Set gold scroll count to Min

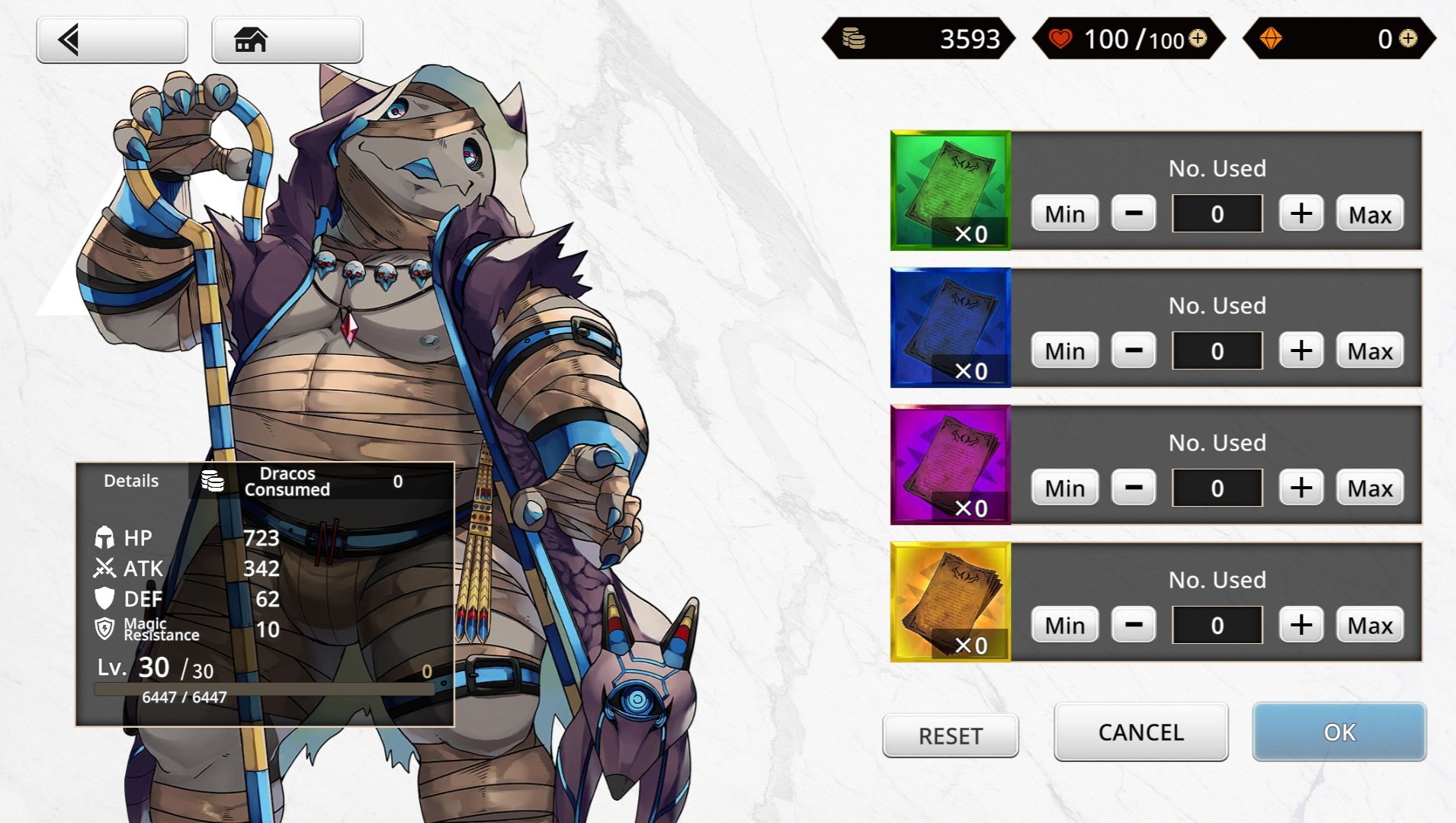coord(1064,625)
